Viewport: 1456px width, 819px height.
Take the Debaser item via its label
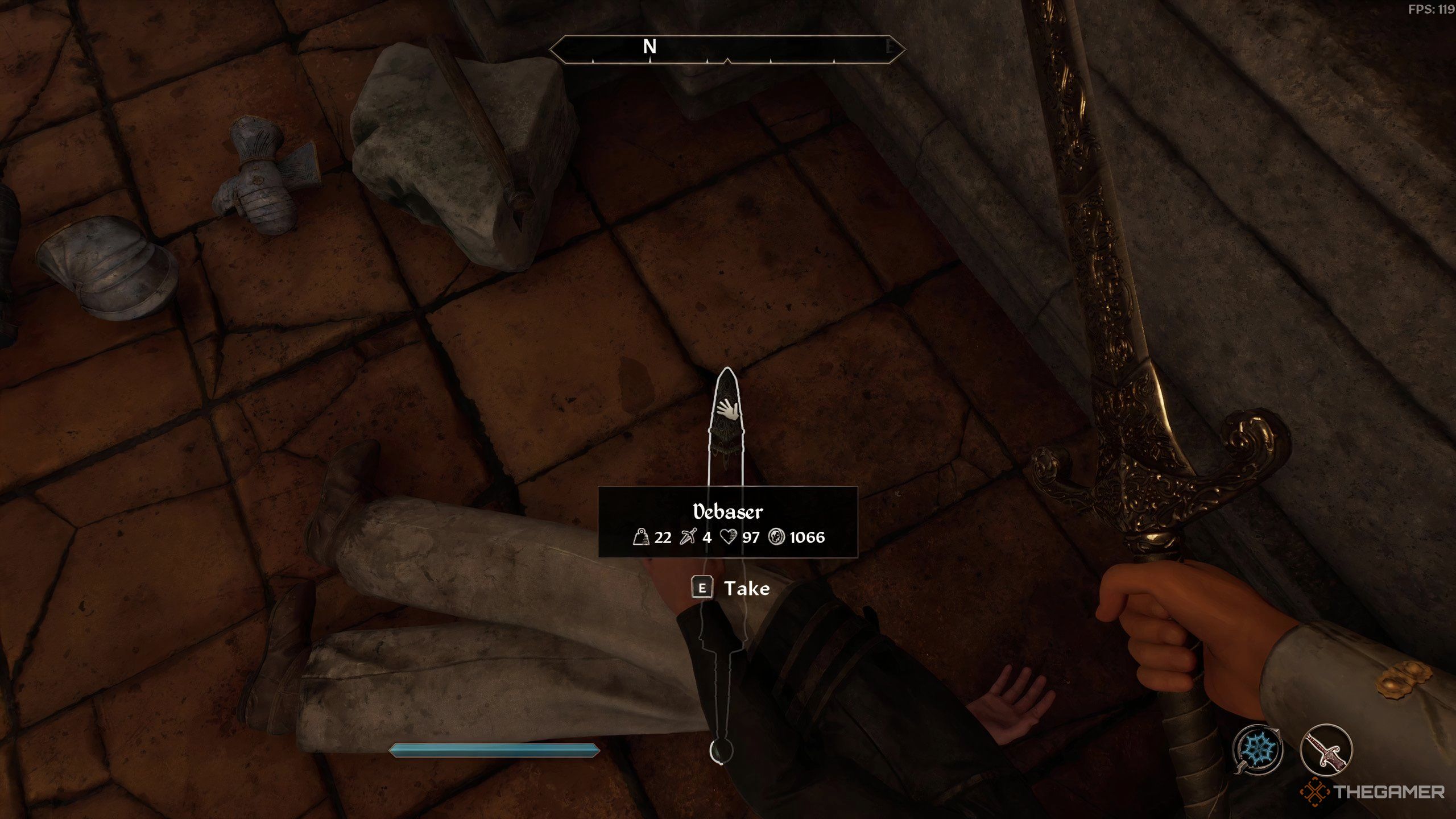pos(746,588)
